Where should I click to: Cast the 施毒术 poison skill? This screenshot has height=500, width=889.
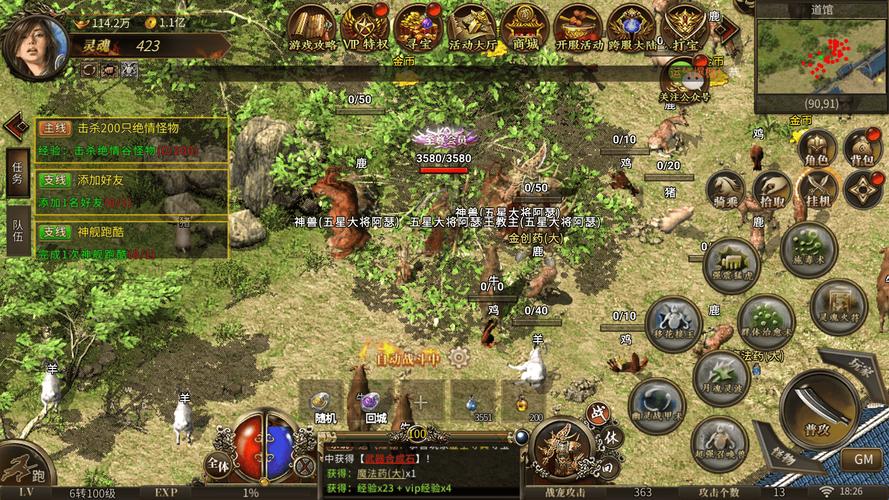(x=808, y=250)
